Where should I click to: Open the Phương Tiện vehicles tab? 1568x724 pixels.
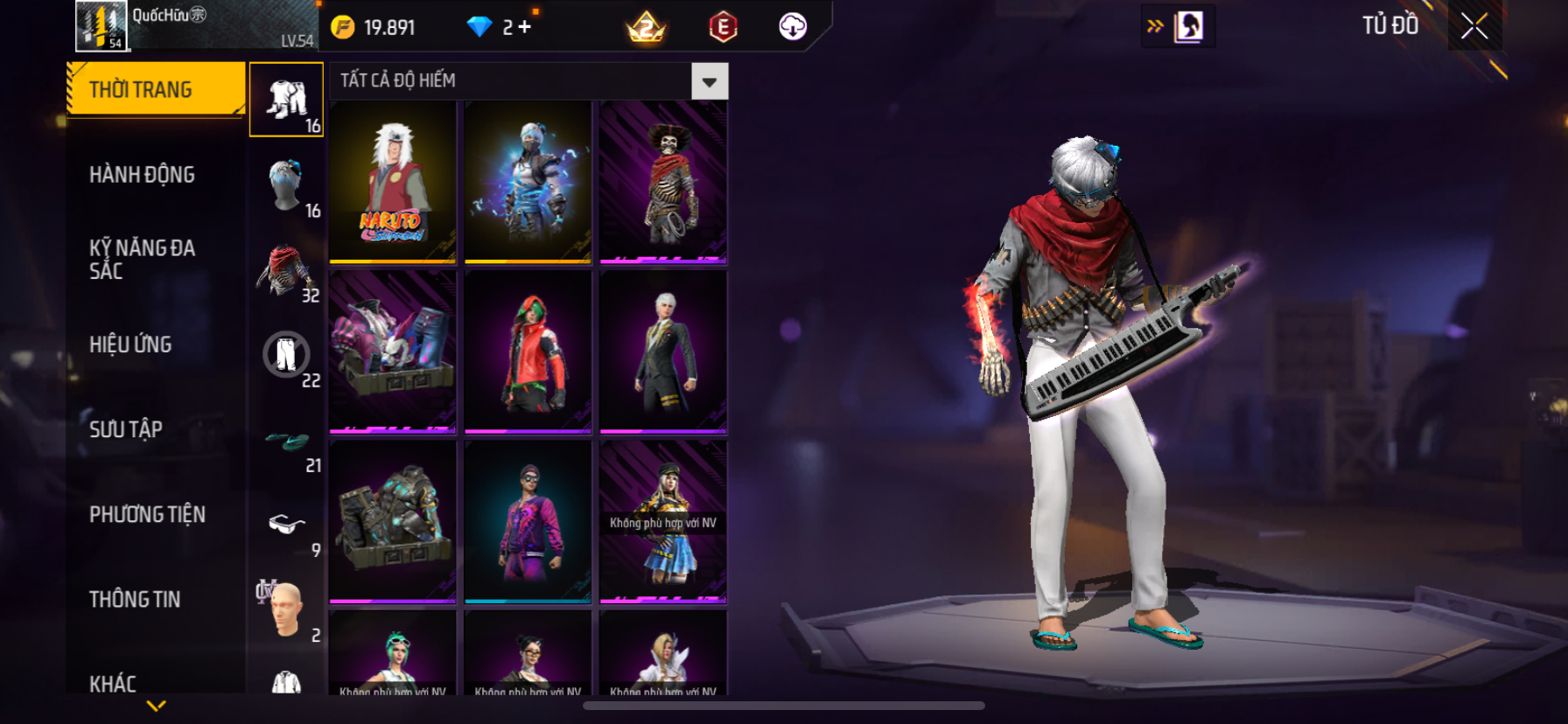(x=147, y=514)
